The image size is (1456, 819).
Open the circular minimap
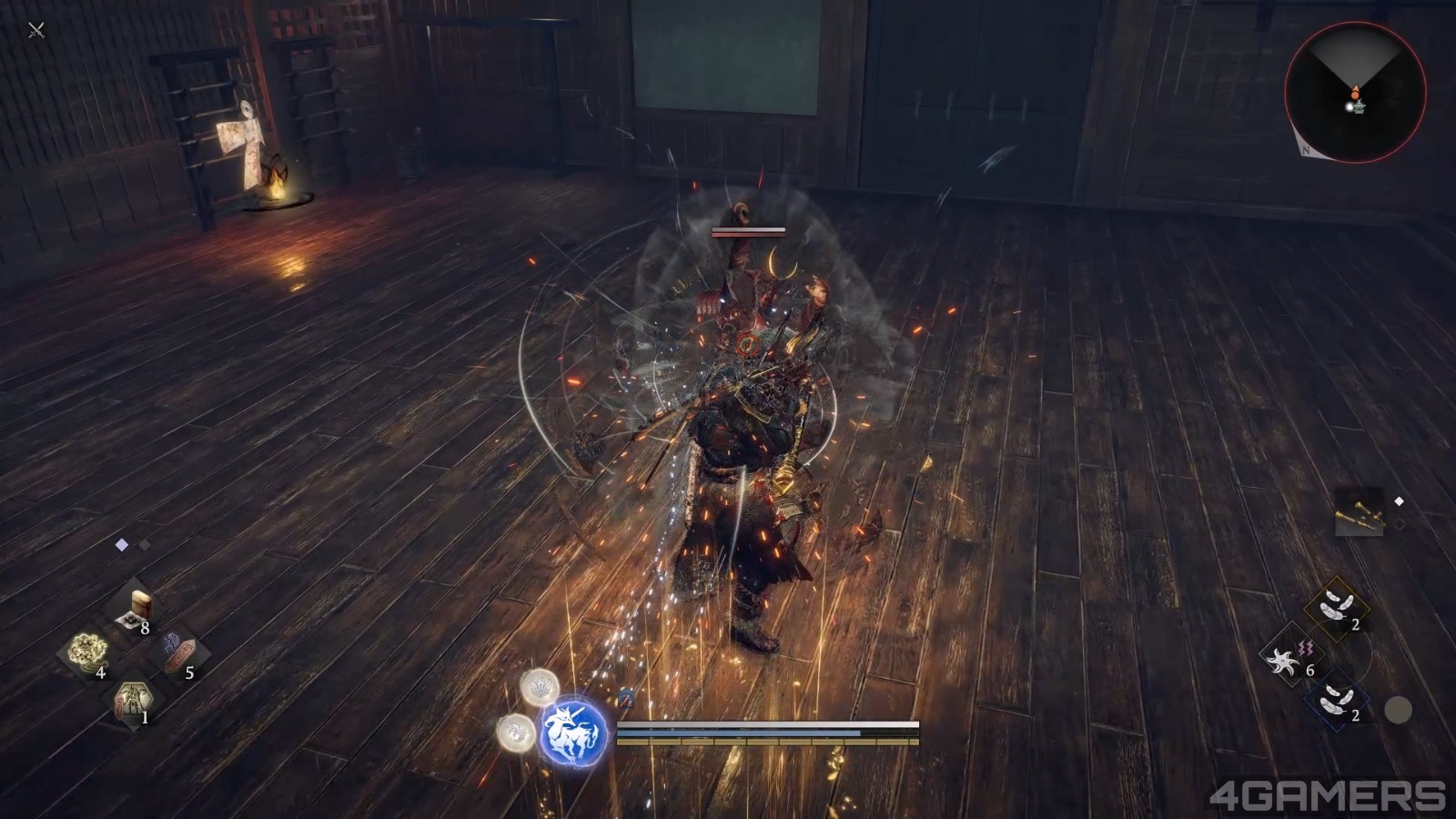click(1355, 93)
